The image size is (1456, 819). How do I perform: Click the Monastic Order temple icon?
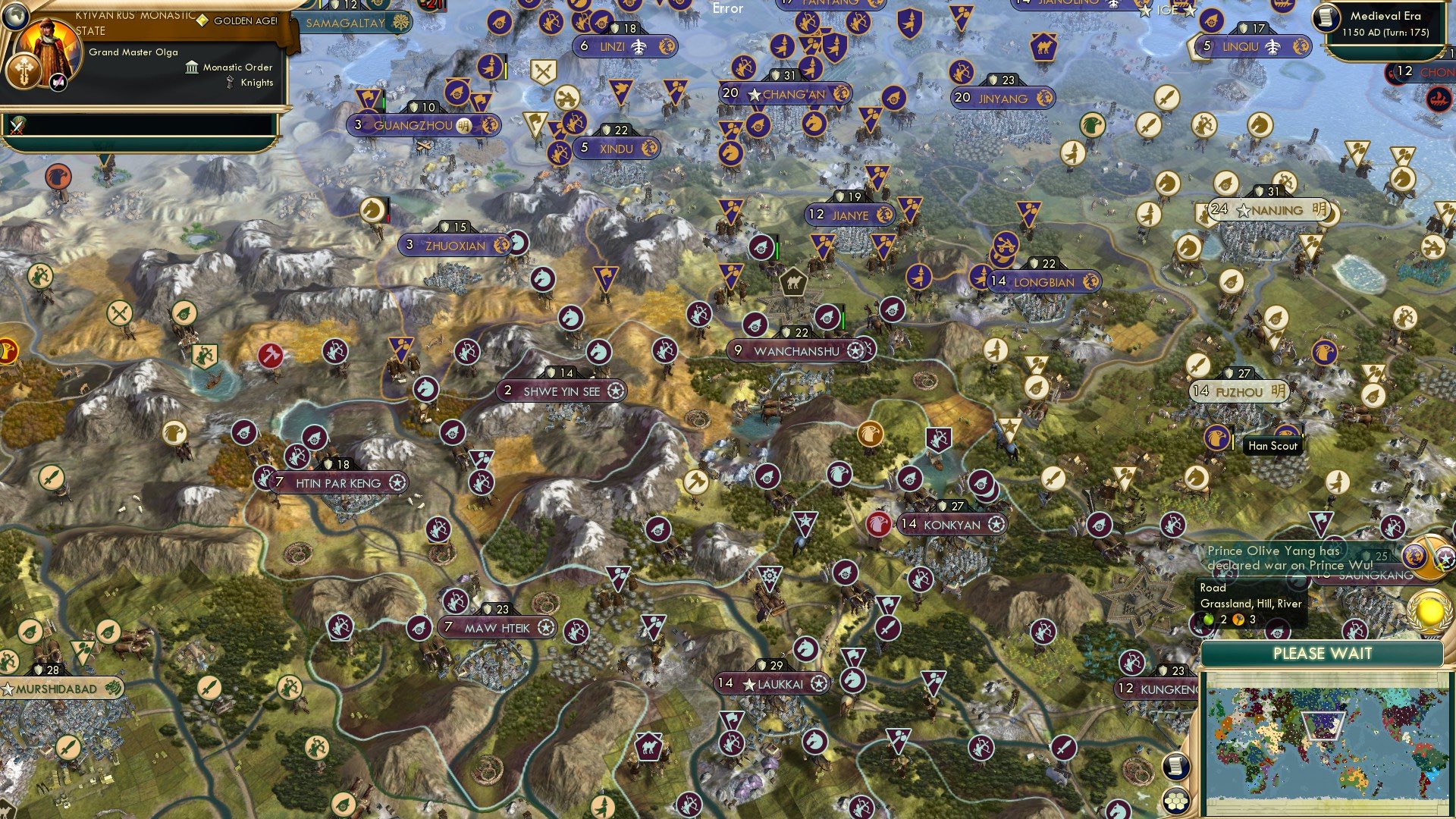192,67
